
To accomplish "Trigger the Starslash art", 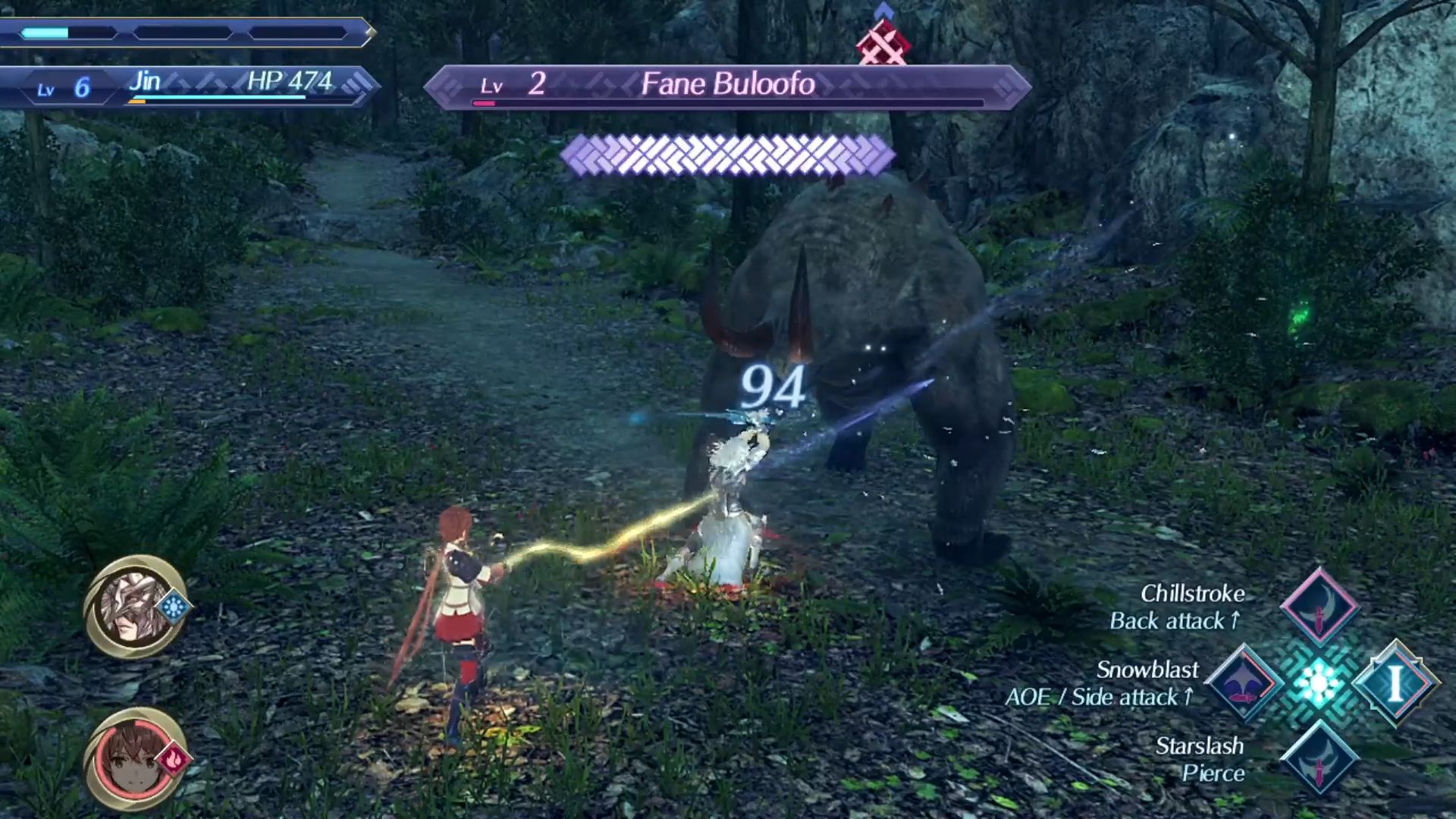I will (1319, 758).
